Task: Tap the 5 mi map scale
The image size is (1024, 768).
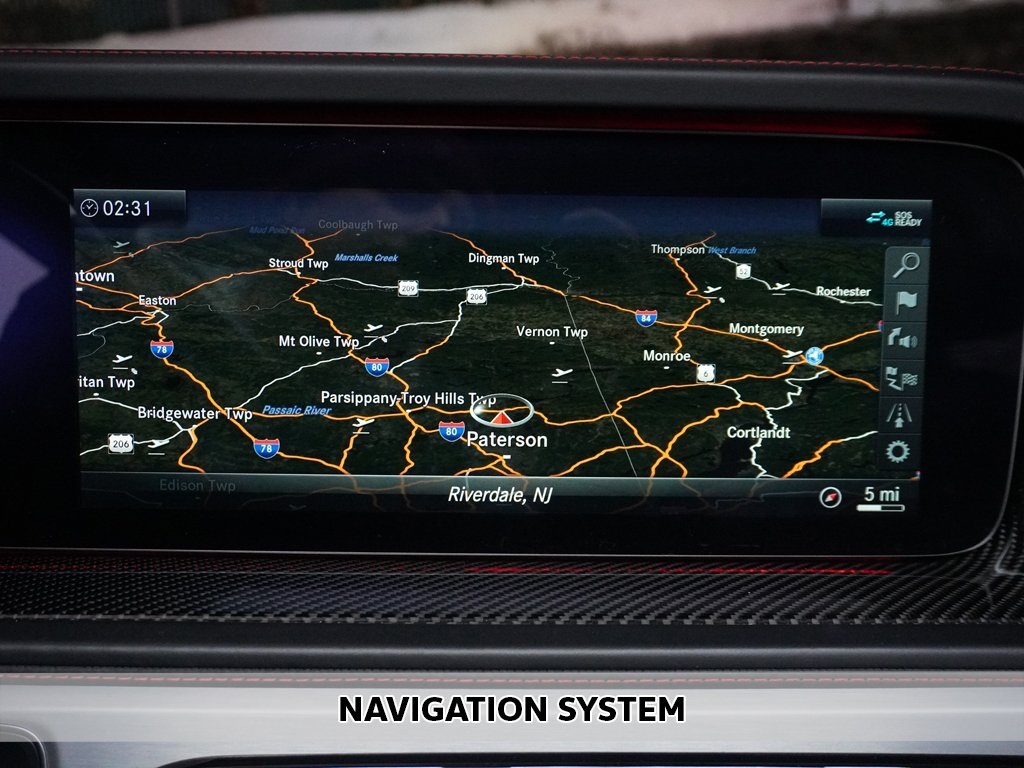Action: click(x=881, y=497)
